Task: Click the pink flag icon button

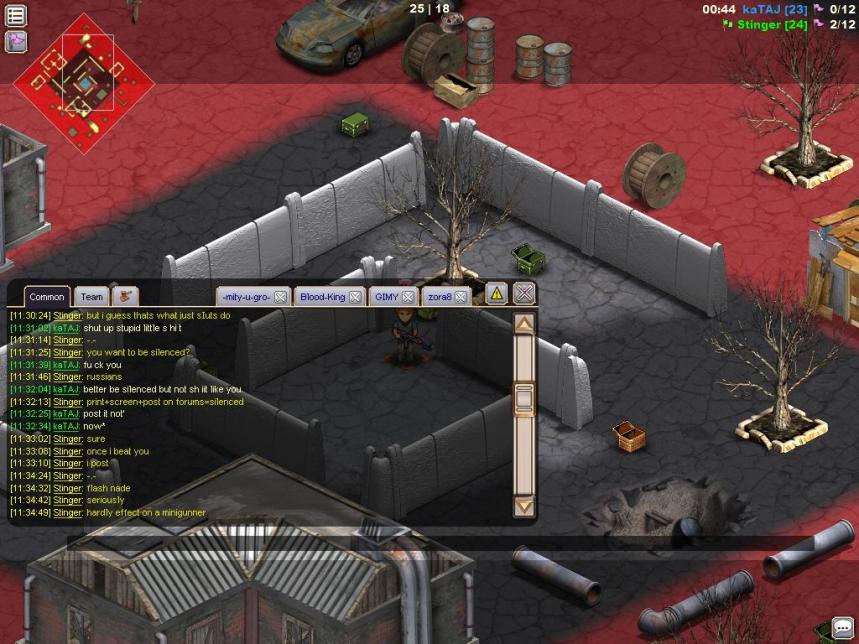Action: 16,41
